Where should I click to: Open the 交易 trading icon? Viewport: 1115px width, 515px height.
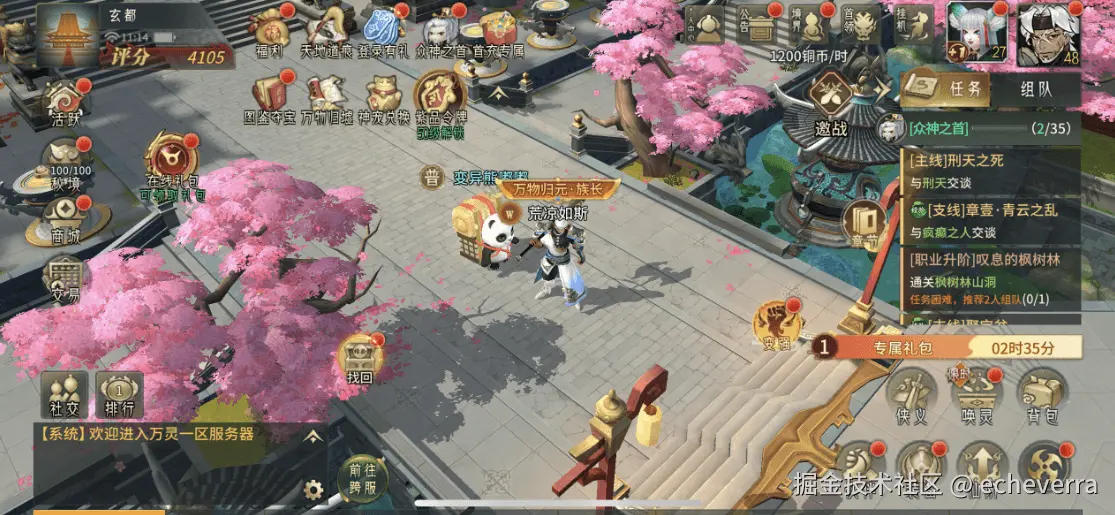pos(64,279)
